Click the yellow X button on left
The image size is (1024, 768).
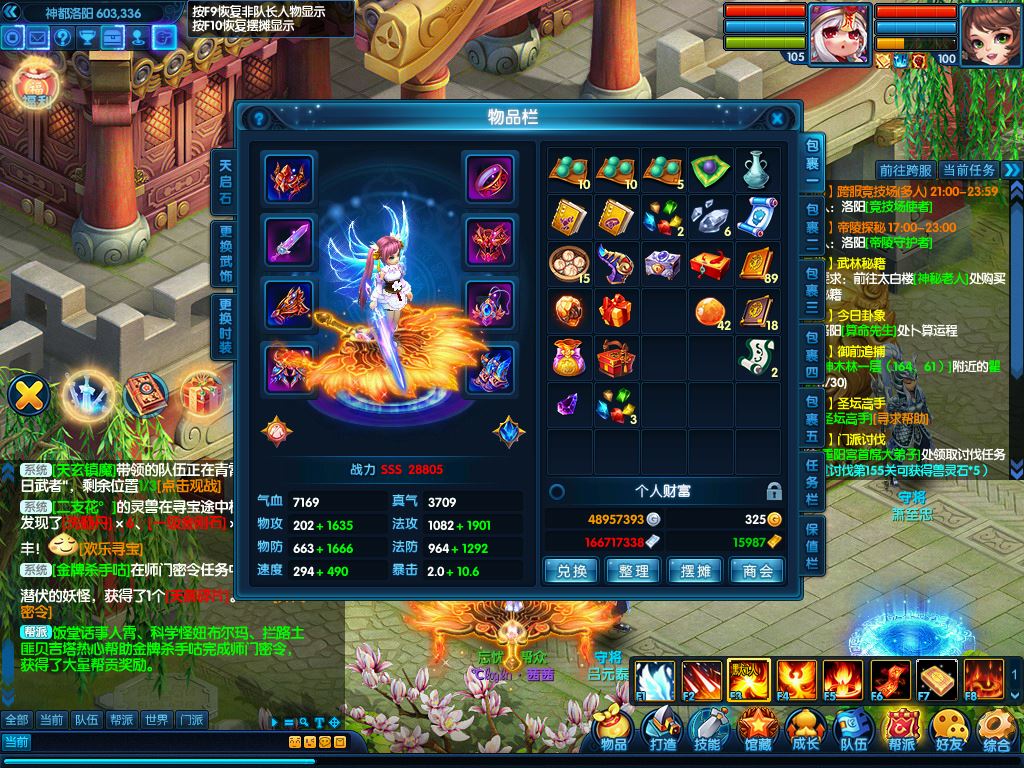[29, 393]
